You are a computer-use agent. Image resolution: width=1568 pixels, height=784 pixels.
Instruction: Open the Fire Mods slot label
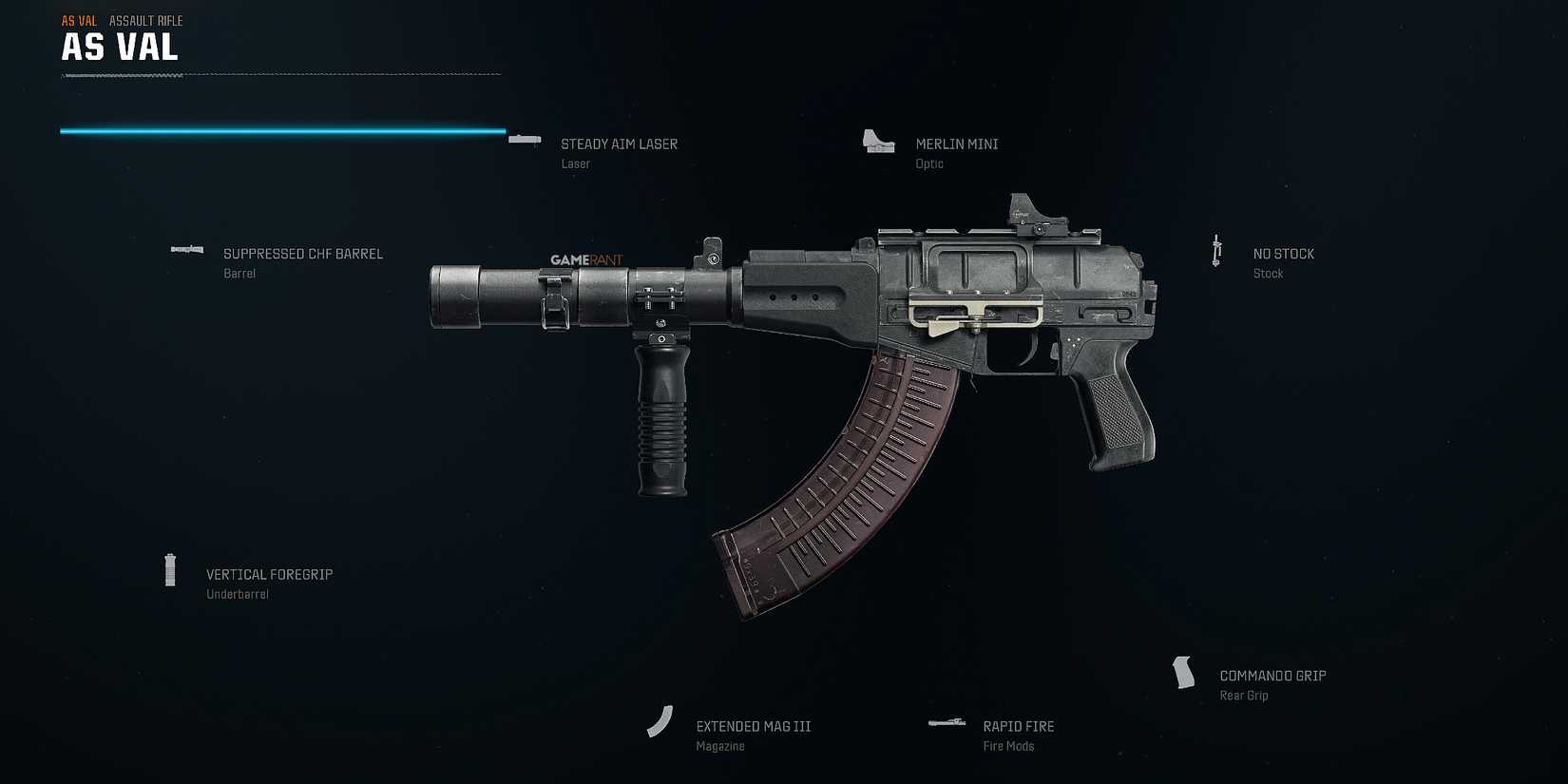click(1009, 746)
